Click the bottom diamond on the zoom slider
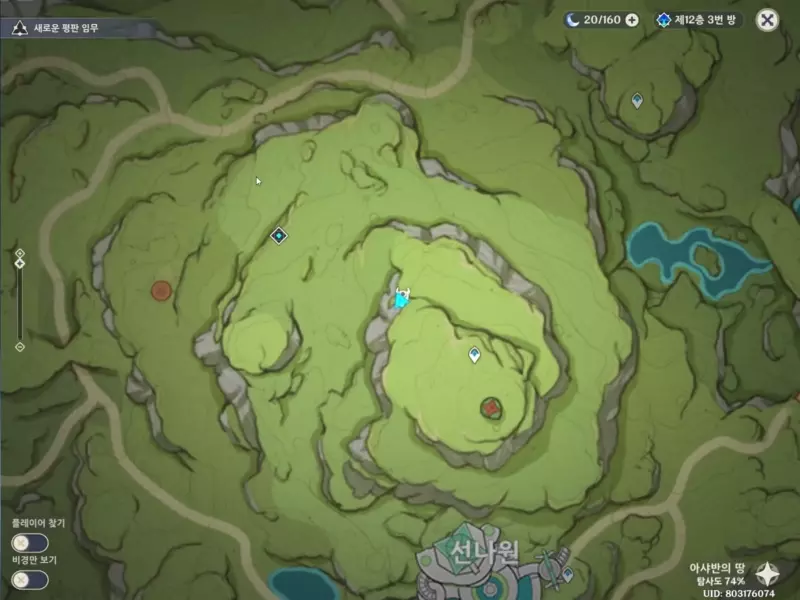The width and height of the screenshot is (800, 600). tap(19, 346)
